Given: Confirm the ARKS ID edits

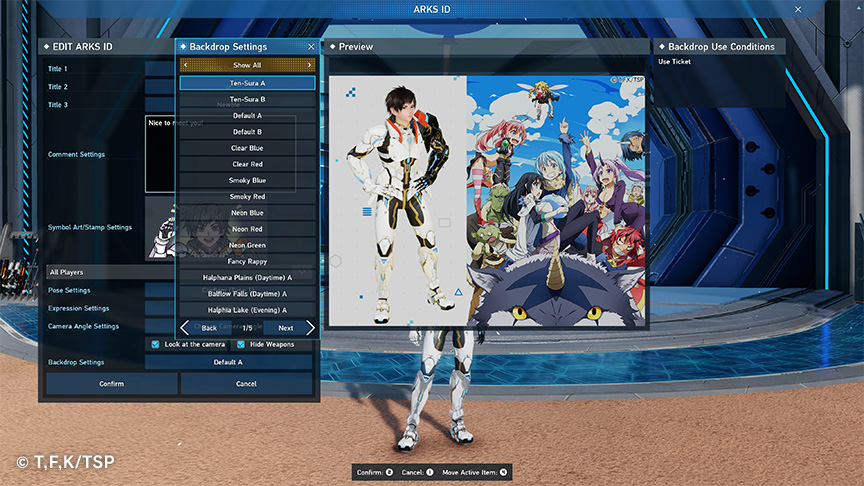Looking at the screenshot, I should pos(112,384).
